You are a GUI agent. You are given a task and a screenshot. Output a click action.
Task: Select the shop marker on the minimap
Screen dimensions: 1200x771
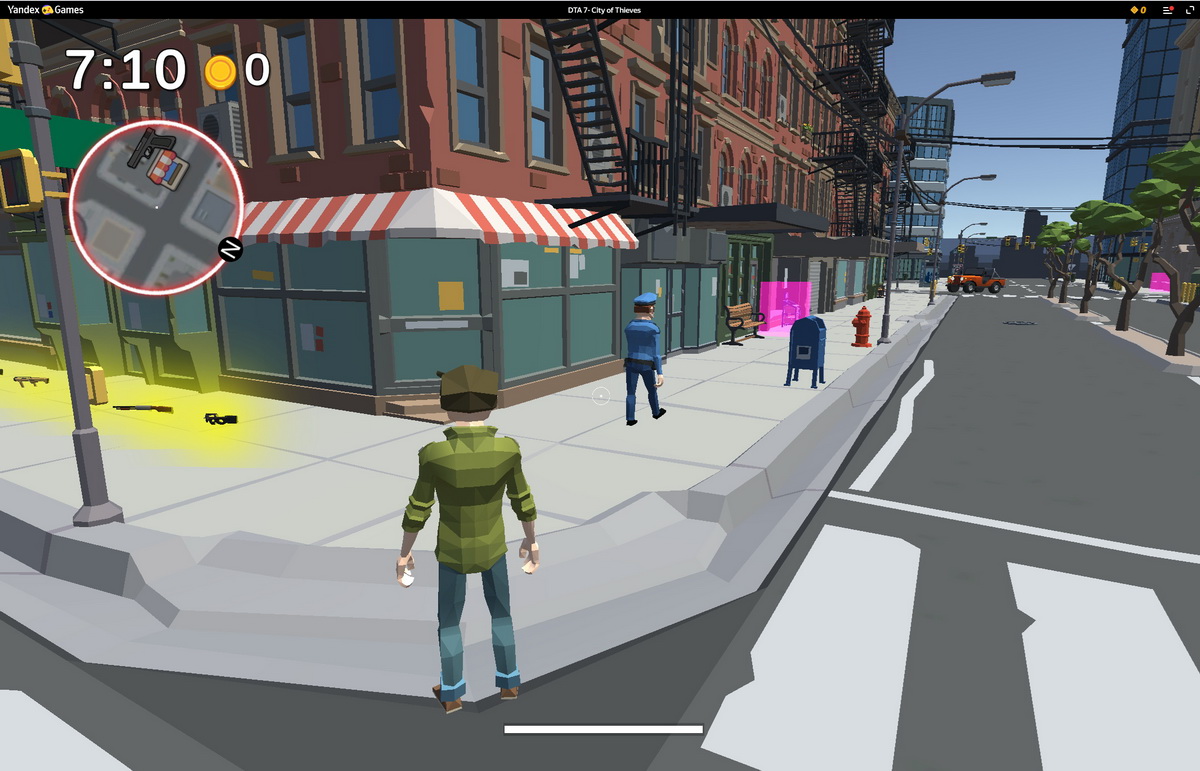166,168
